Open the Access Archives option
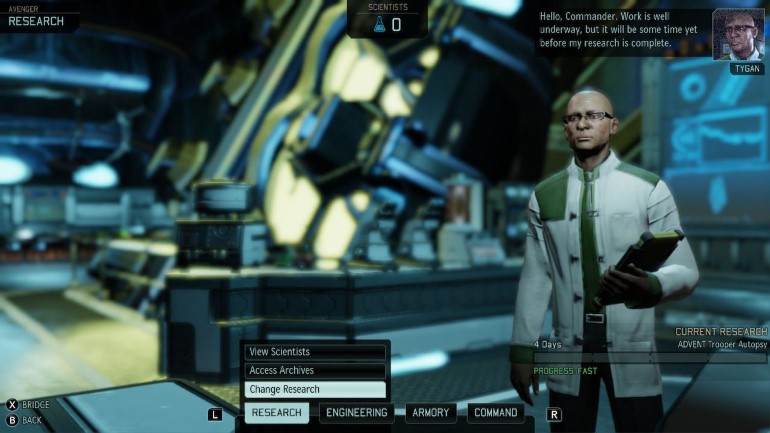 [x=315, y=371]
